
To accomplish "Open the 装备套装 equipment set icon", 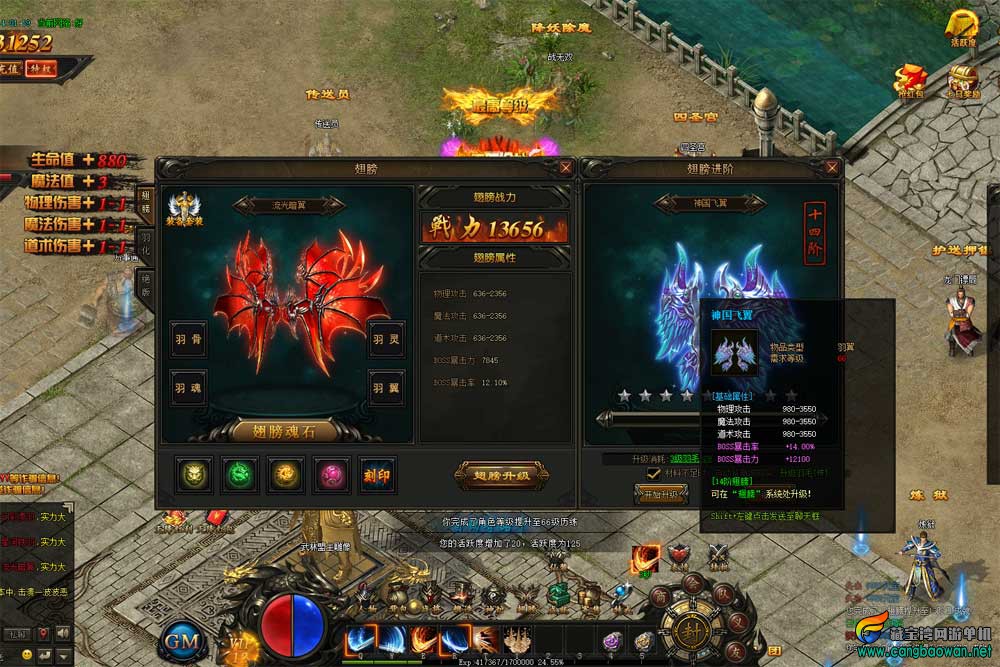I will click(181, 208).
